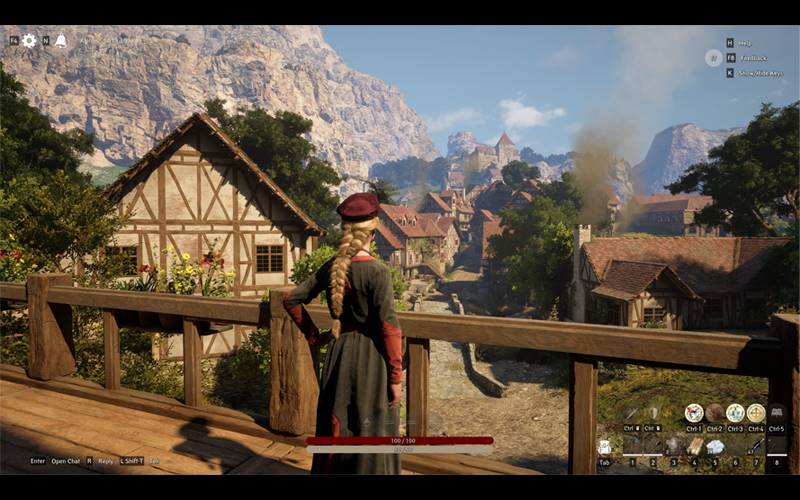Screen dimensions: 800x500
Task: Open the book icon slot
Action: tap(777, 413)
